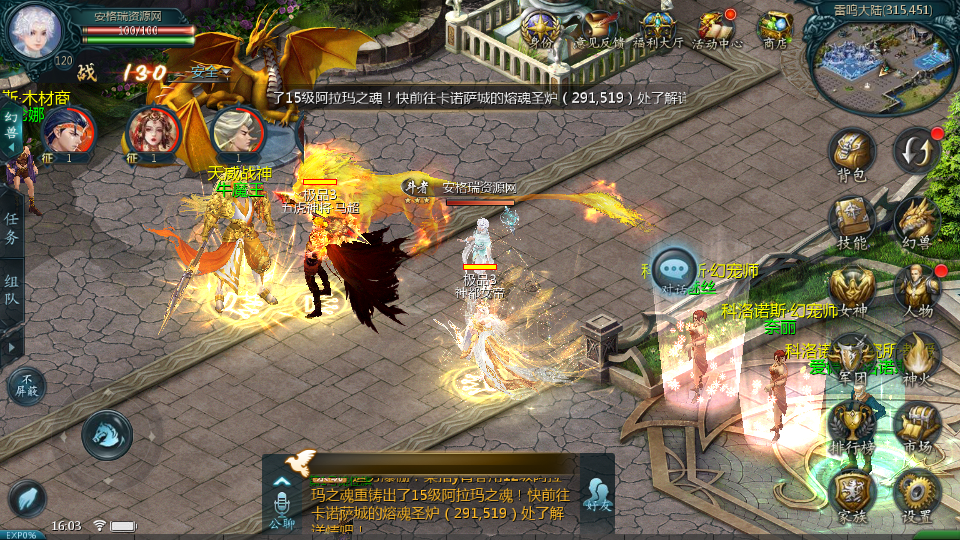Click the circular arrows swap button
Image resolution: width=960 pixels, height=540 pixels.
point(916,150)
